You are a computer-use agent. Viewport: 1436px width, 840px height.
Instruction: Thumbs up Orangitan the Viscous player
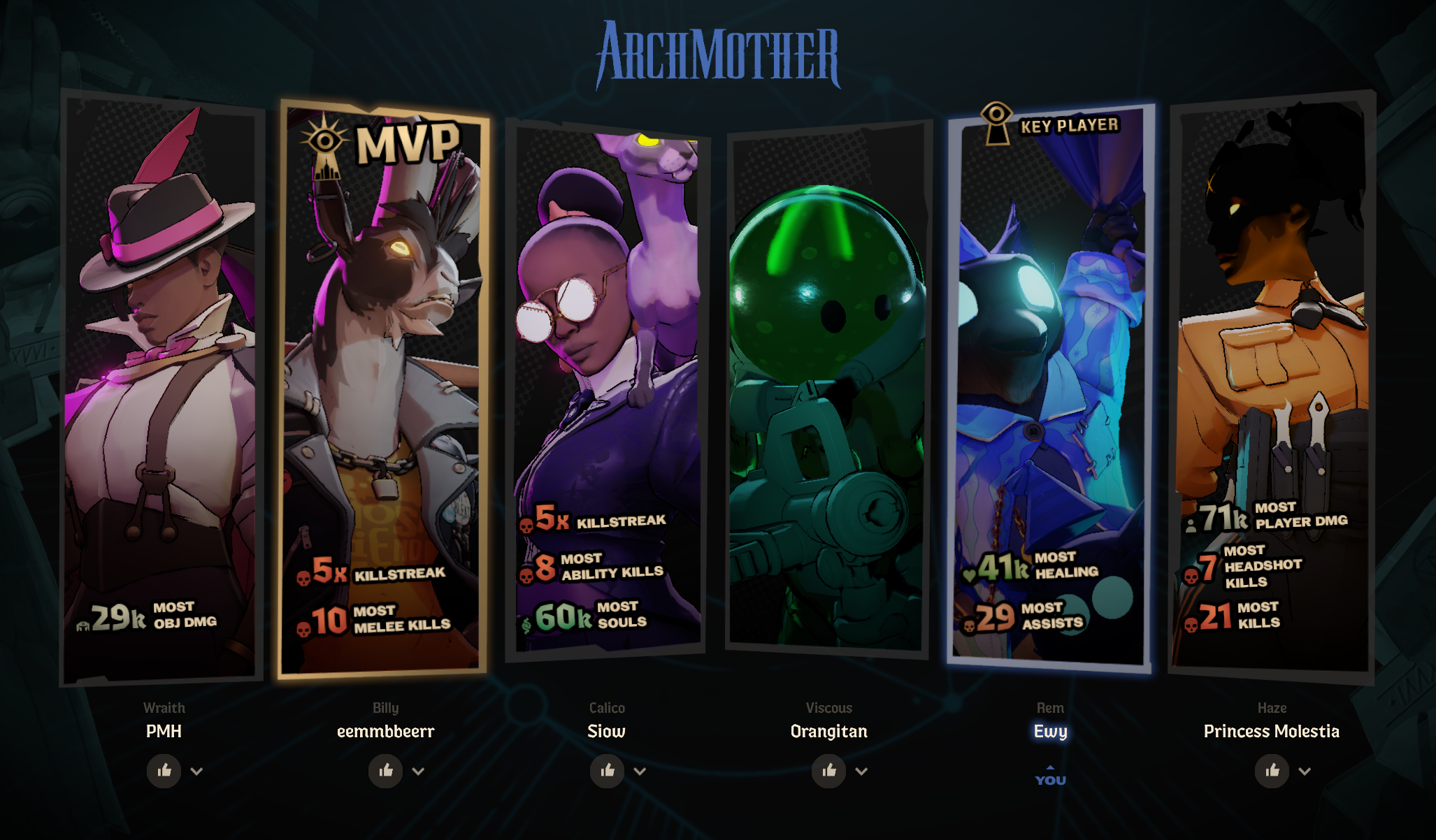829,771
